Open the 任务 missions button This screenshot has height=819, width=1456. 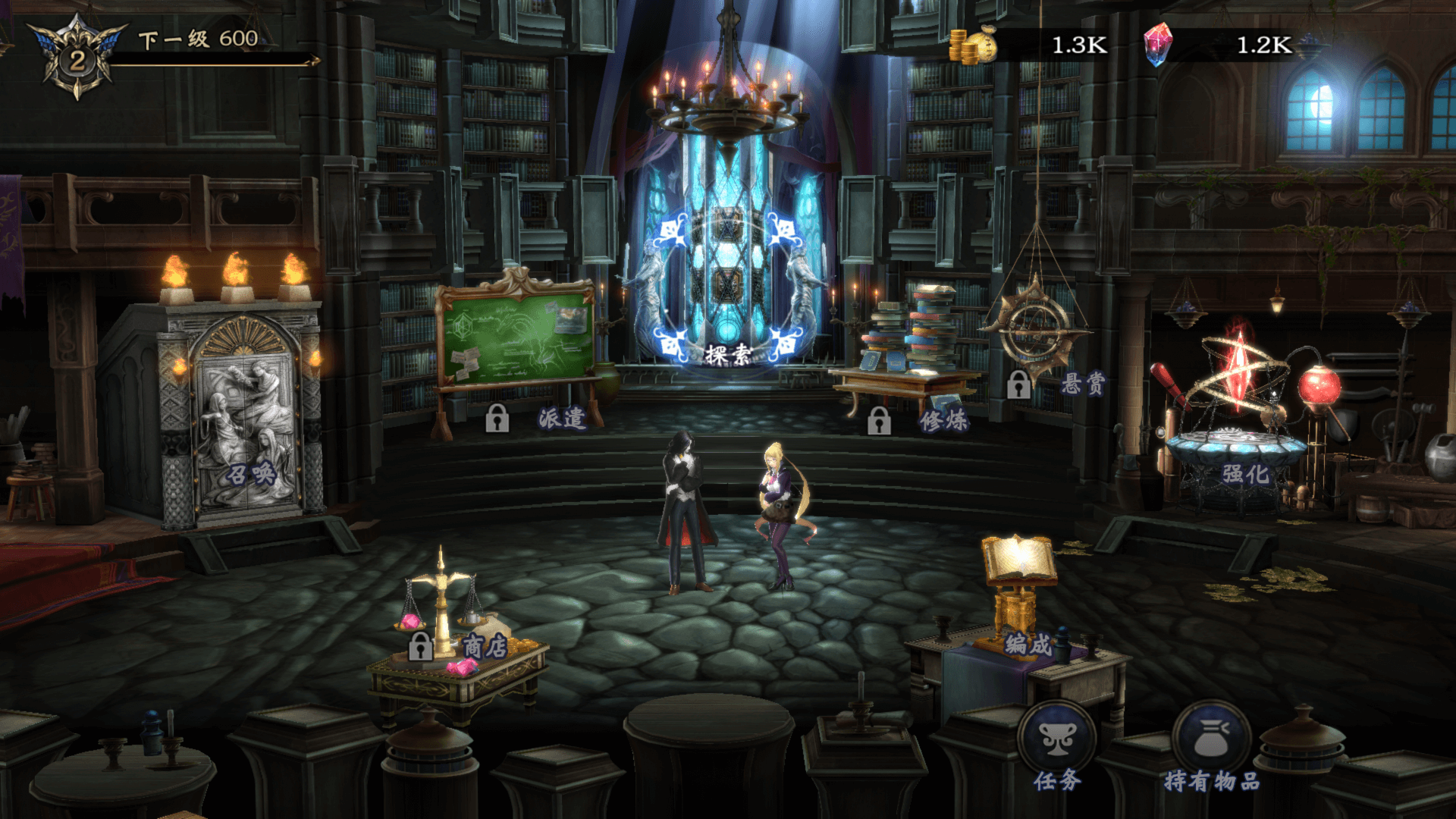tap(1057, 739)
